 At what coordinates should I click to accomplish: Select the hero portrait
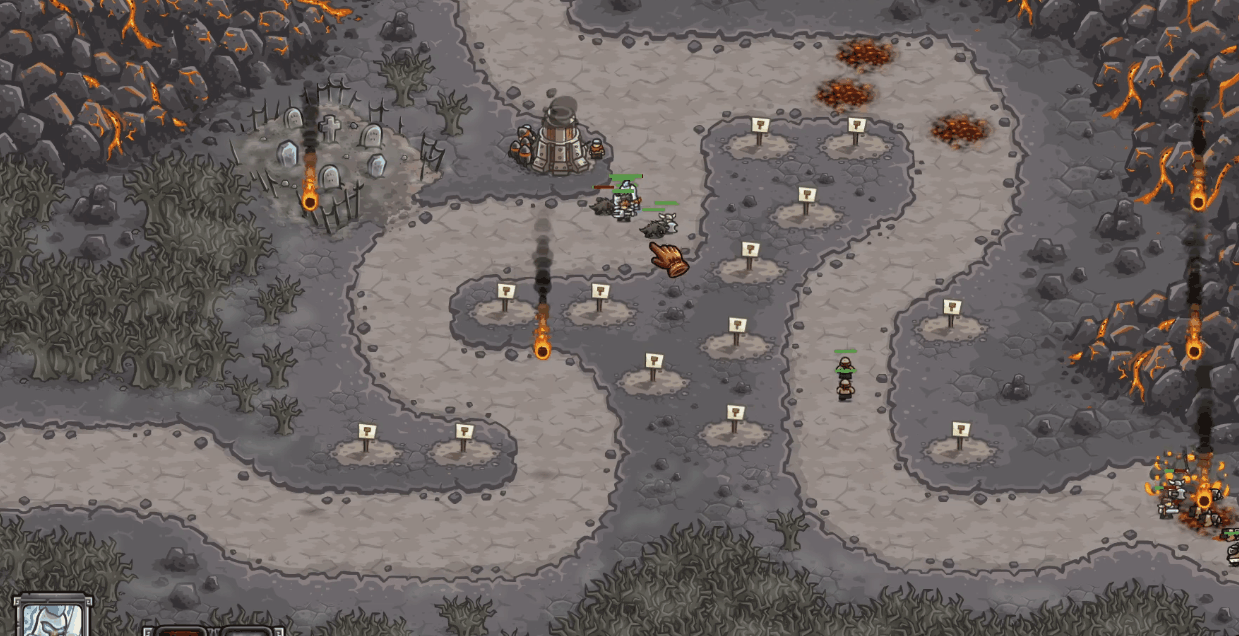[x=52, y=618]
